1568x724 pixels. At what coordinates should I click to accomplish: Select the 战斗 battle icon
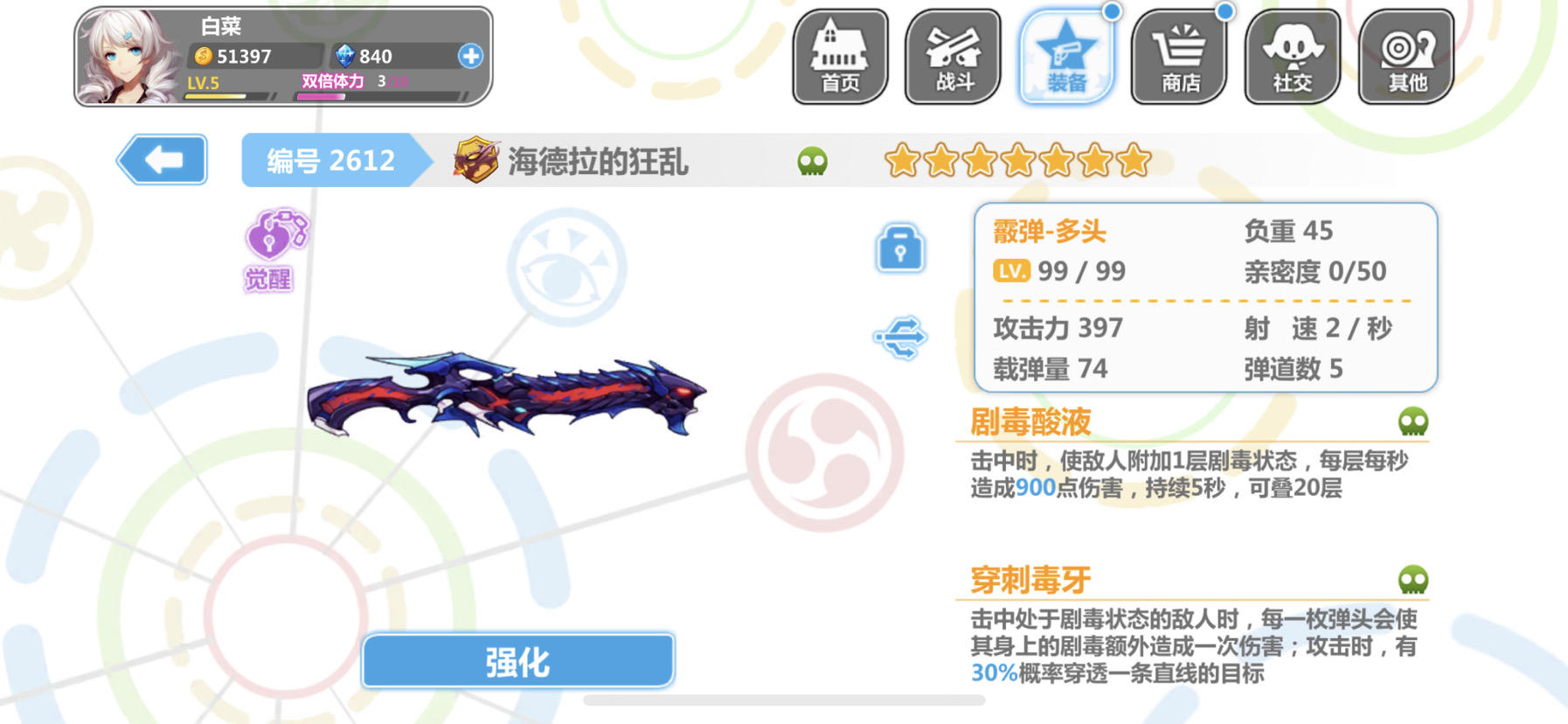pos(952,57)
